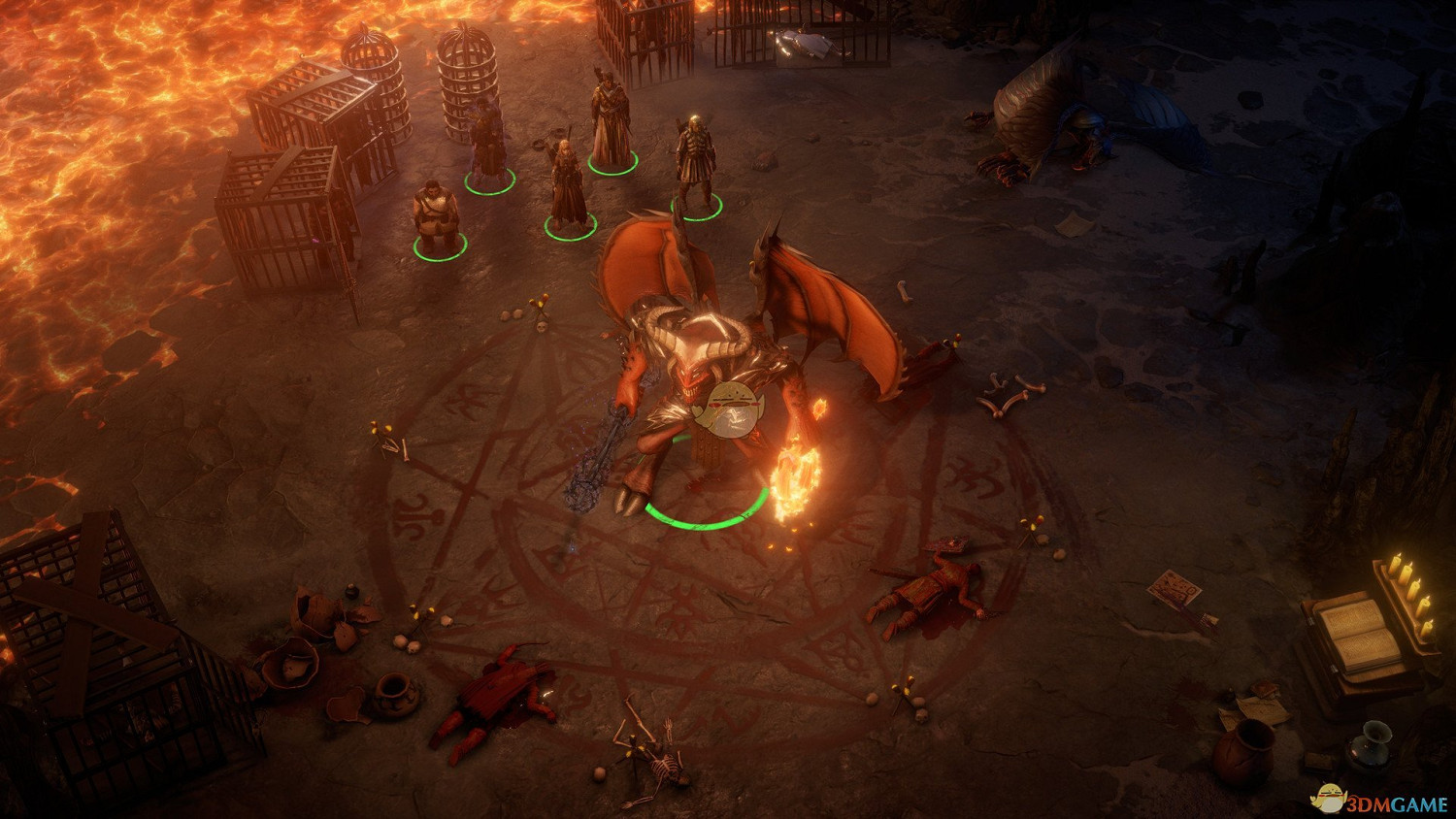Screen dimensions: 1456x819
Task: Select the blonde woman in dark dress
Action: [567, 186]
